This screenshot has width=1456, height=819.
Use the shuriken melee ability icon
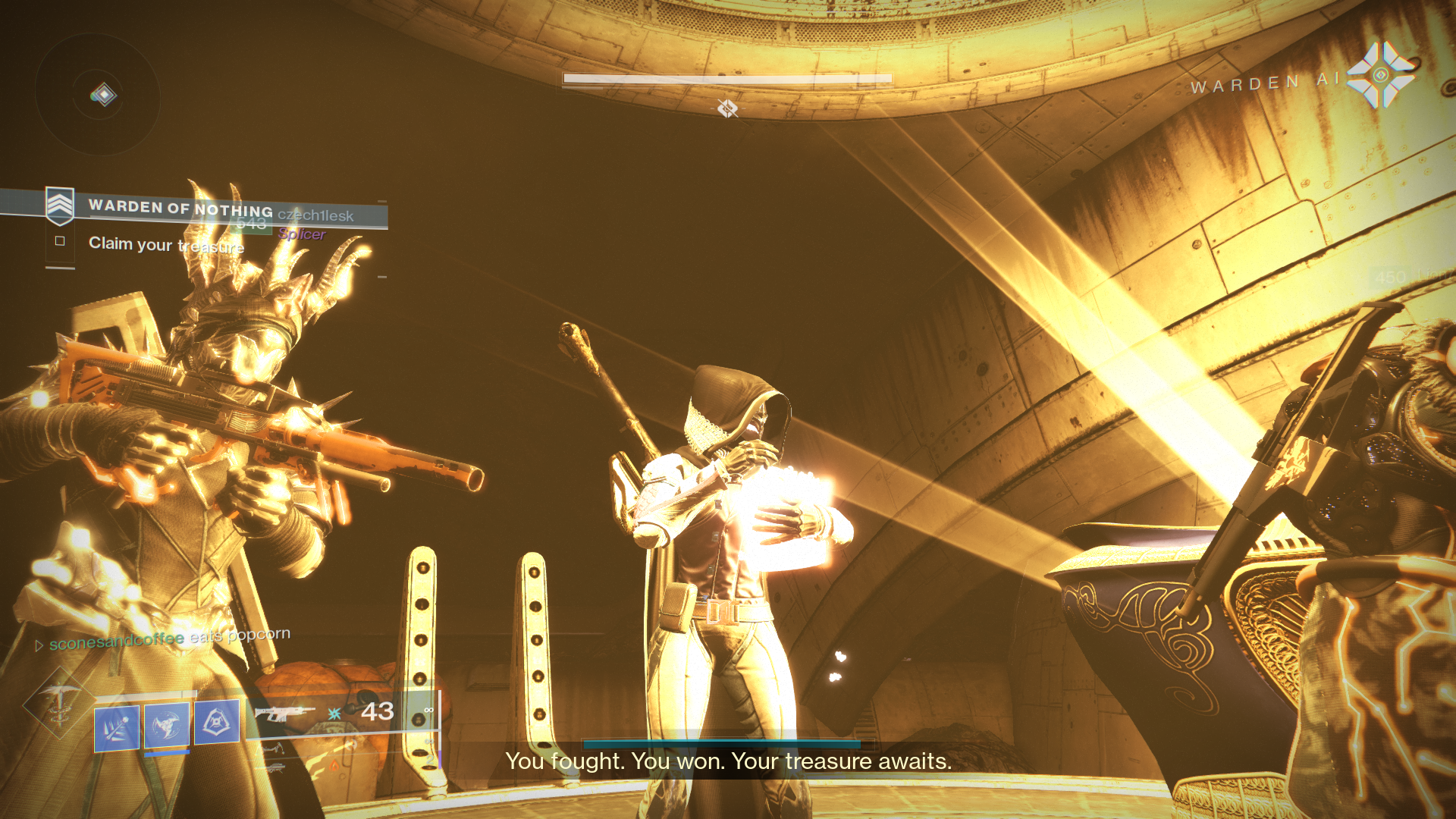[x=167, y=726]
